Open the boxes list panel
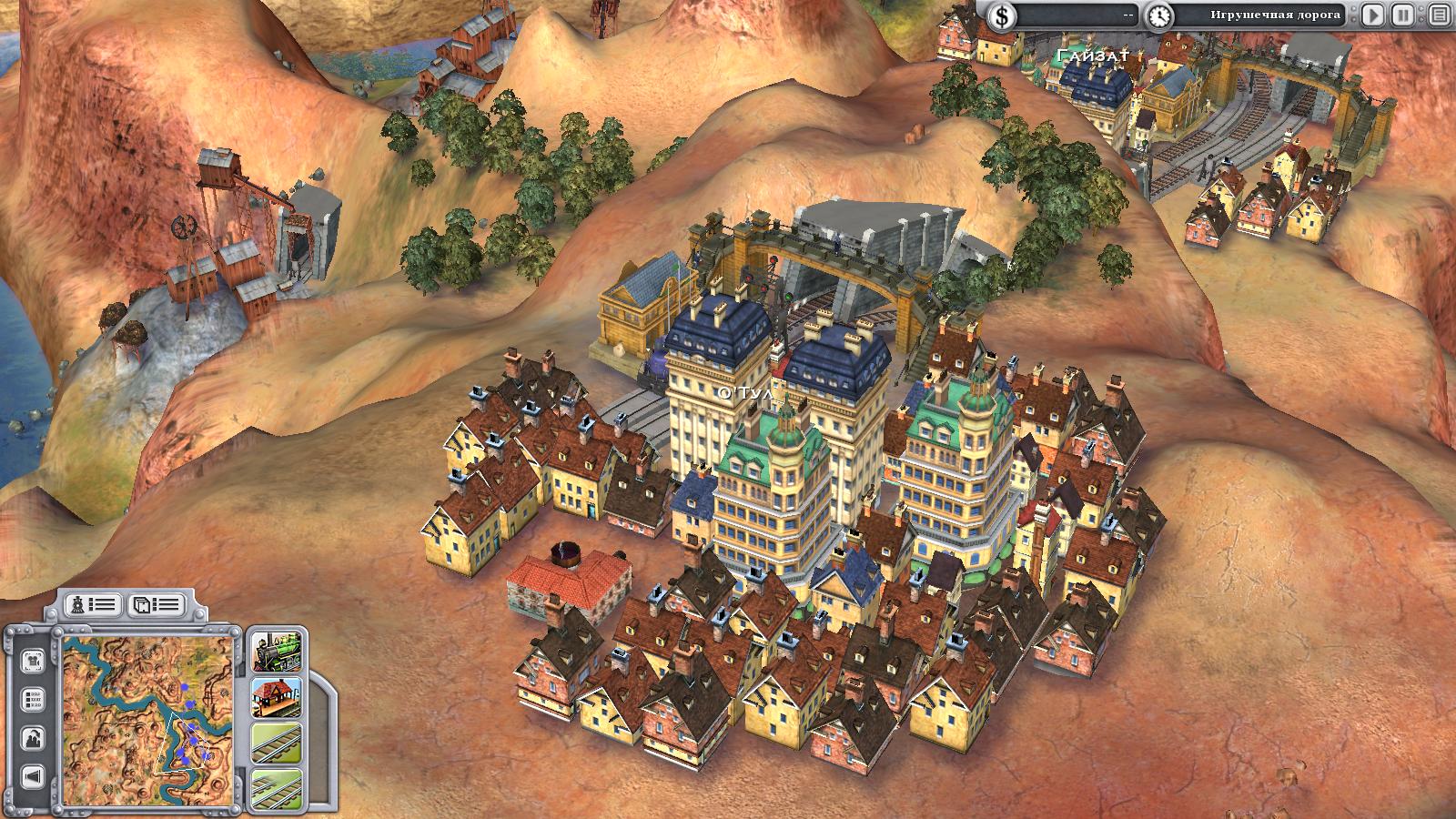Viewport: 1456px width, 819px height. point(156,604)
